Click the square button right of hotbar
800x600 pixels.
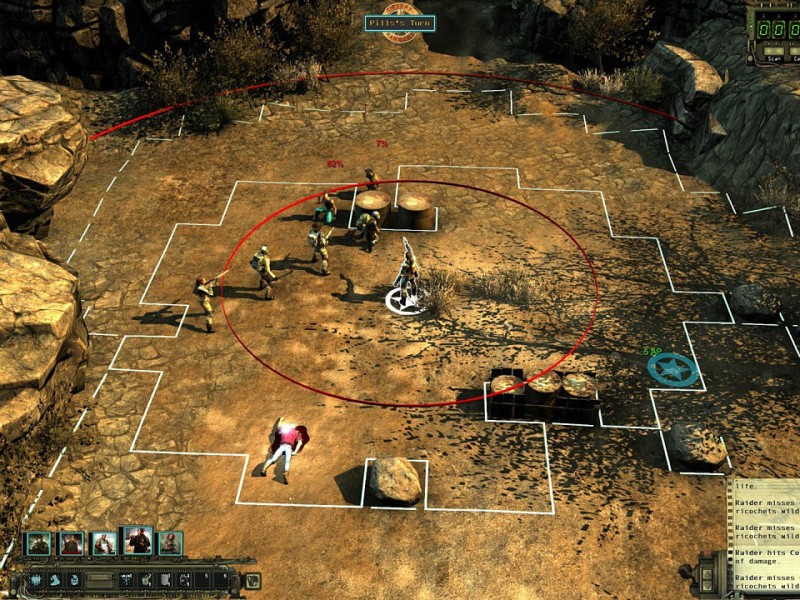pyautogui.click(x=252, y=580)
